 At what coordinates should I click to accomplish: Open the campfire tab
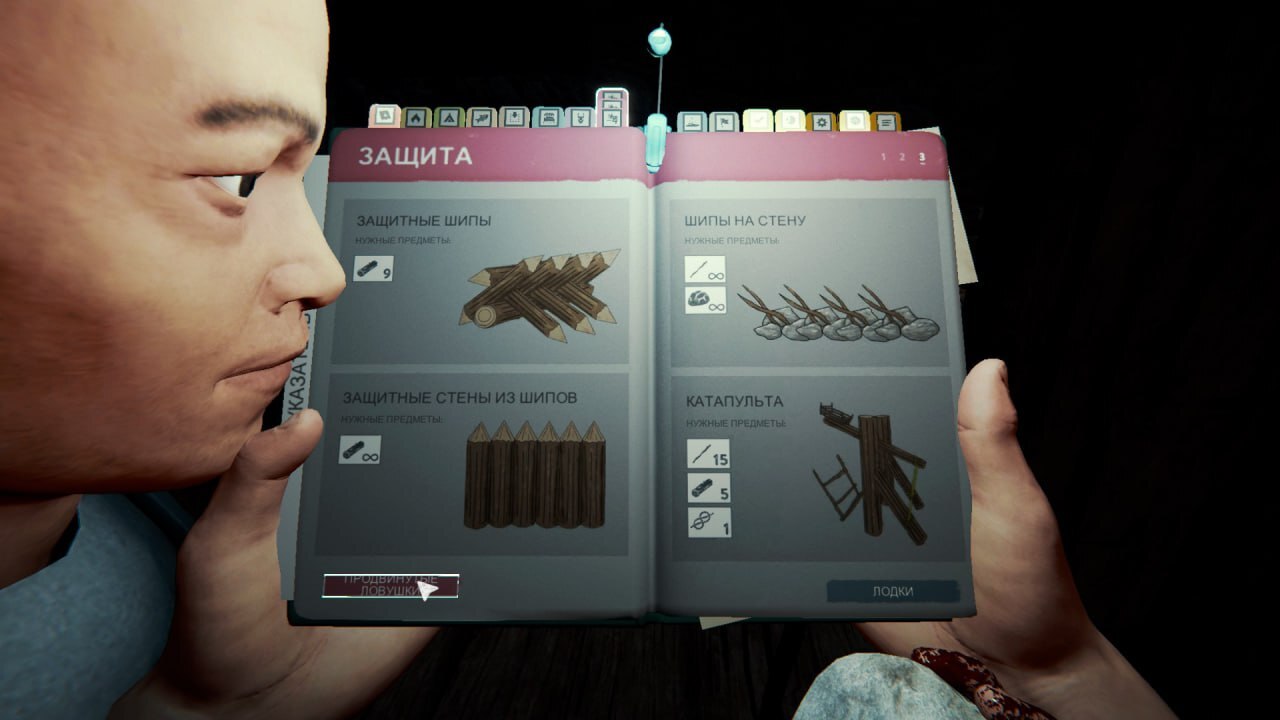coord(417,119)
